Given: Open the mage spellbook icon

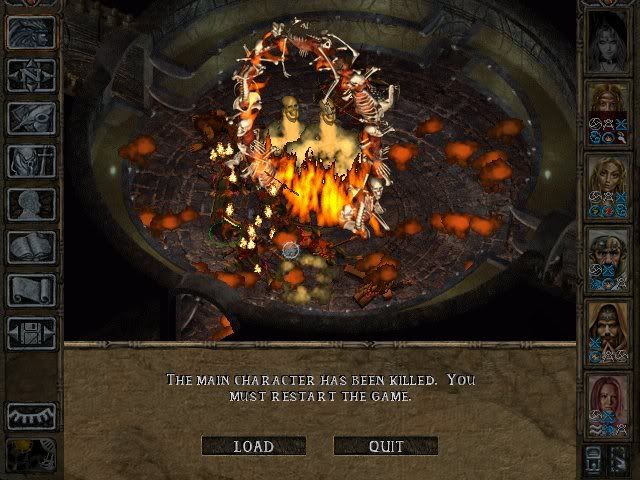Looking at the screenshot, I should (x=31, y=247).
